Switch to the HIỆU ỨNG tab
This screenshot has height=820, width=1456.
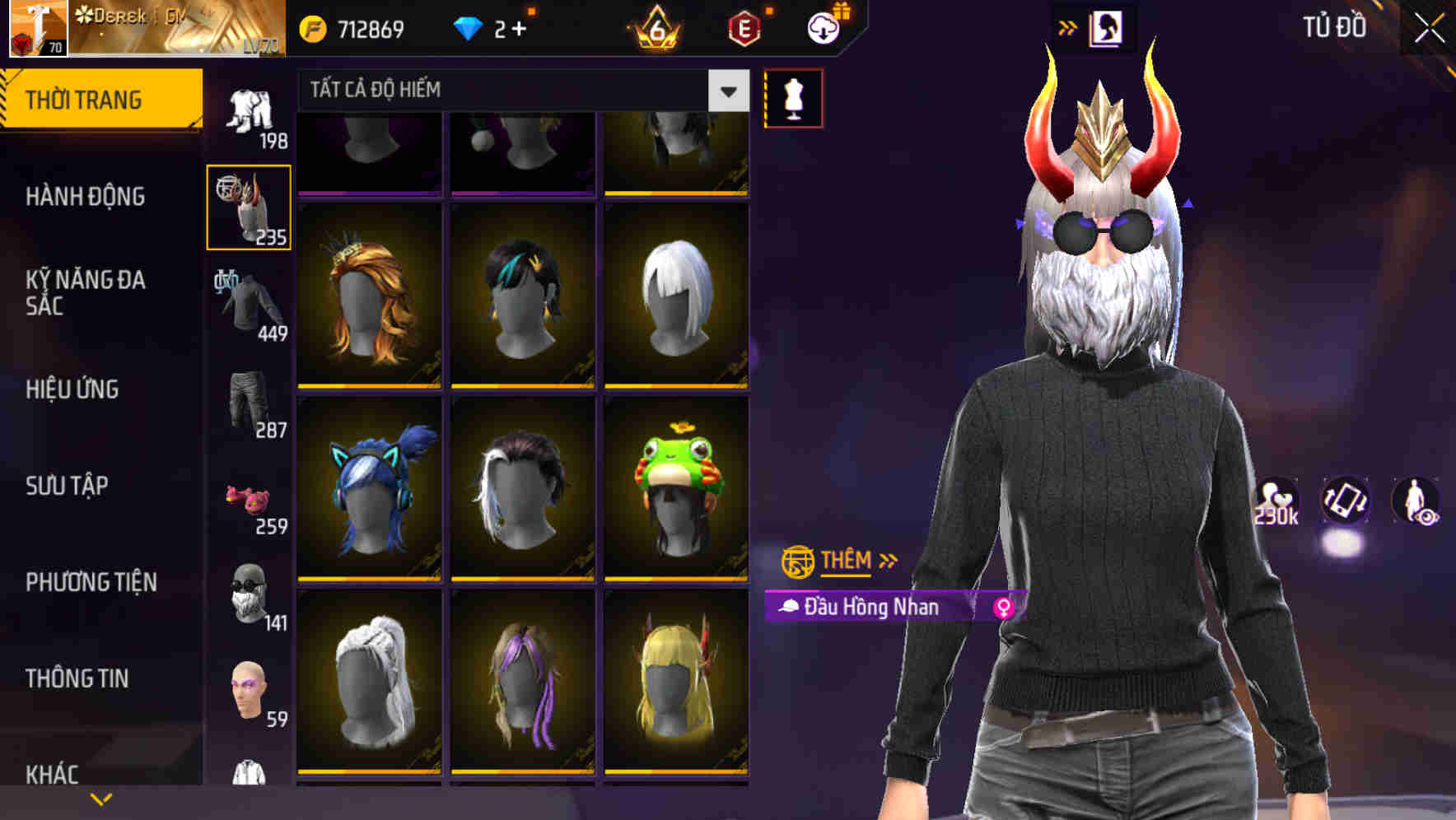pyautogui.click(x=72, y=389)
